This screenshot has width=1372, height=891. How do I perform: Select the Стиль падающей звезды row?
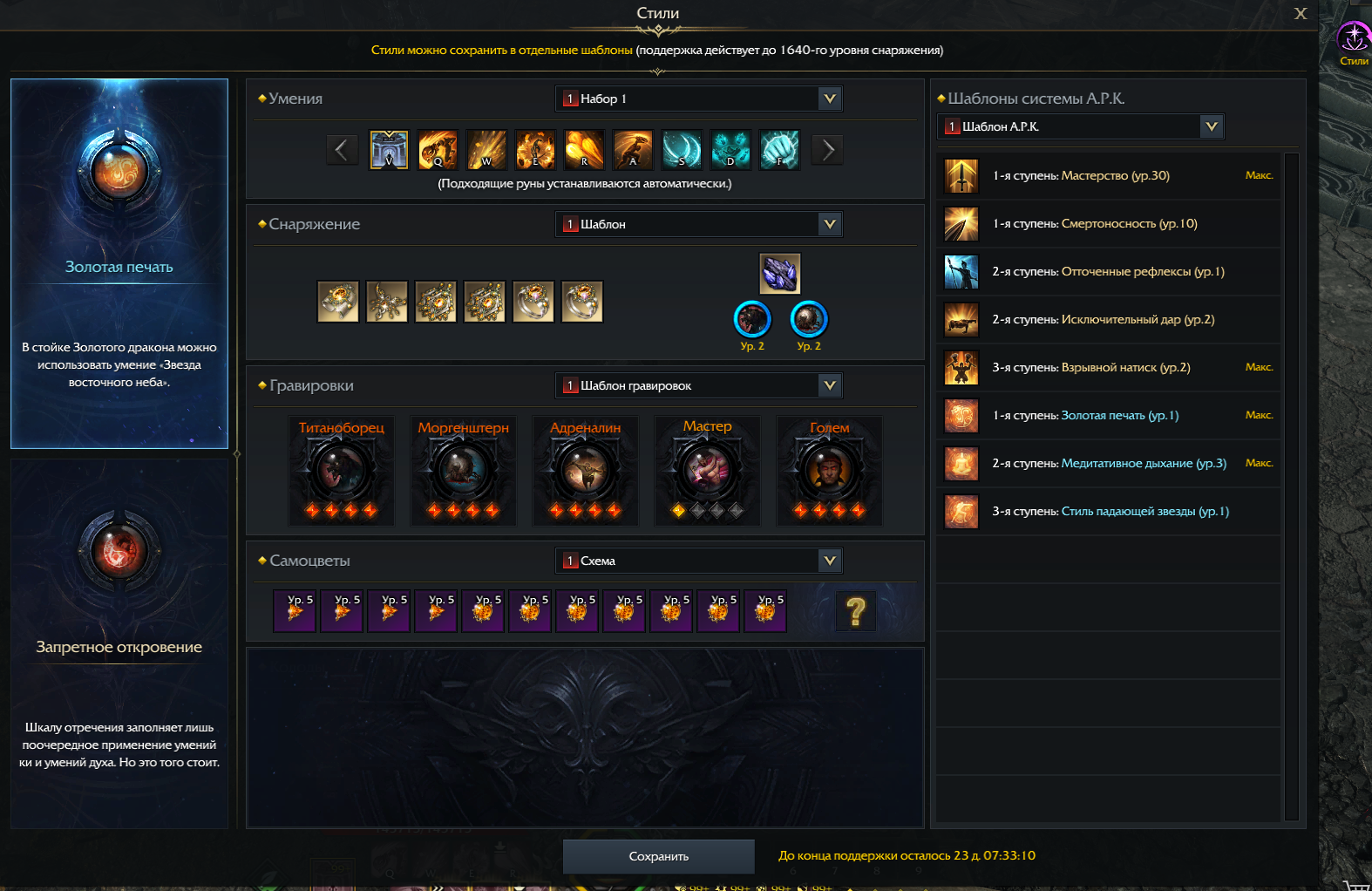(x=1109, y=512)
